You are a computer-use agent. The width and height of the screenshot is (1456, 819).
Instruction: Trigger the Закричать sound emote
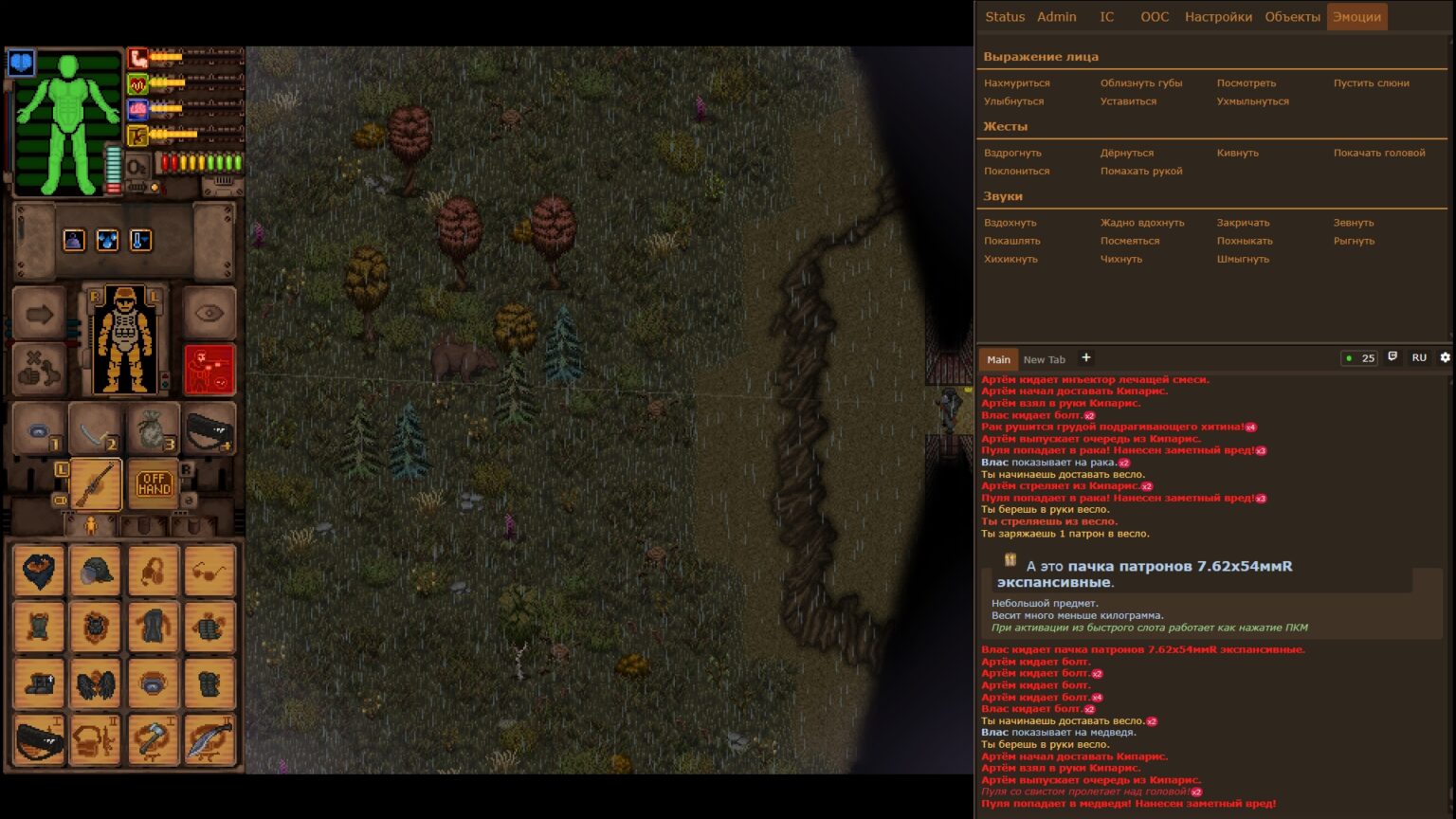coord(1243,223)
